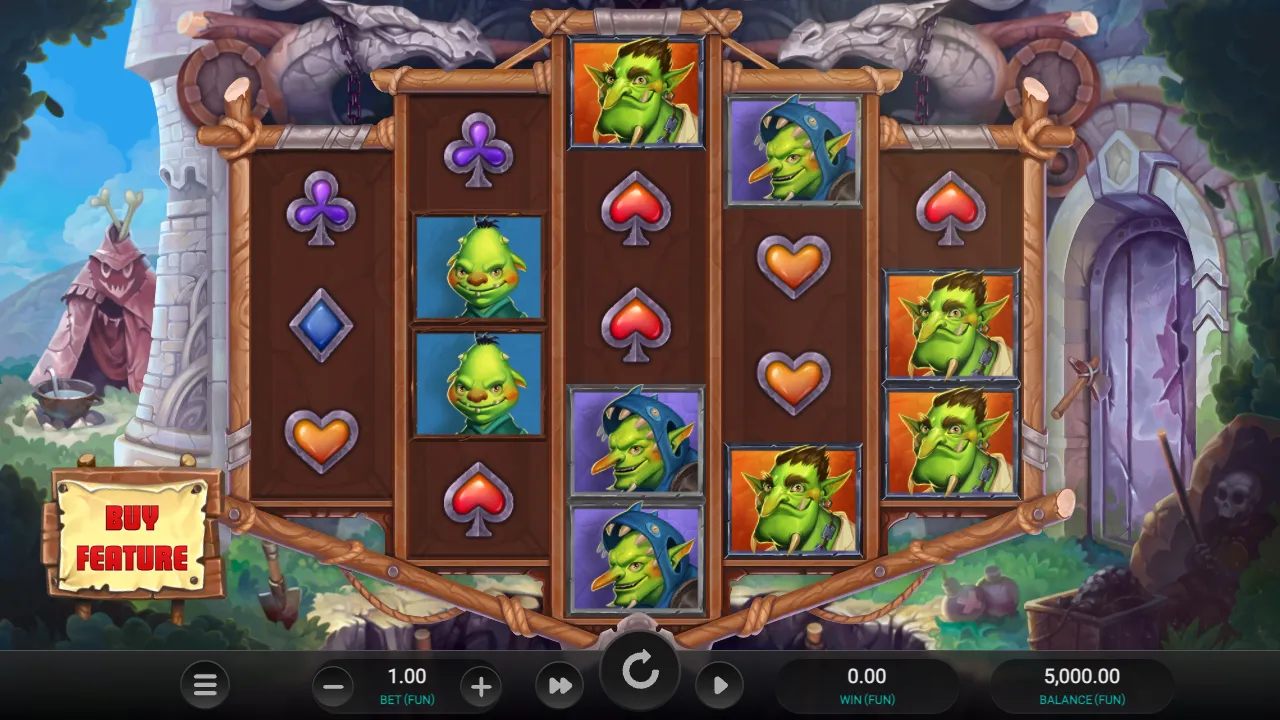Viewport: 1280px width, 720px height.
Task: Click the BALANCE (FUN) display panel
Action: [1081, 685]
